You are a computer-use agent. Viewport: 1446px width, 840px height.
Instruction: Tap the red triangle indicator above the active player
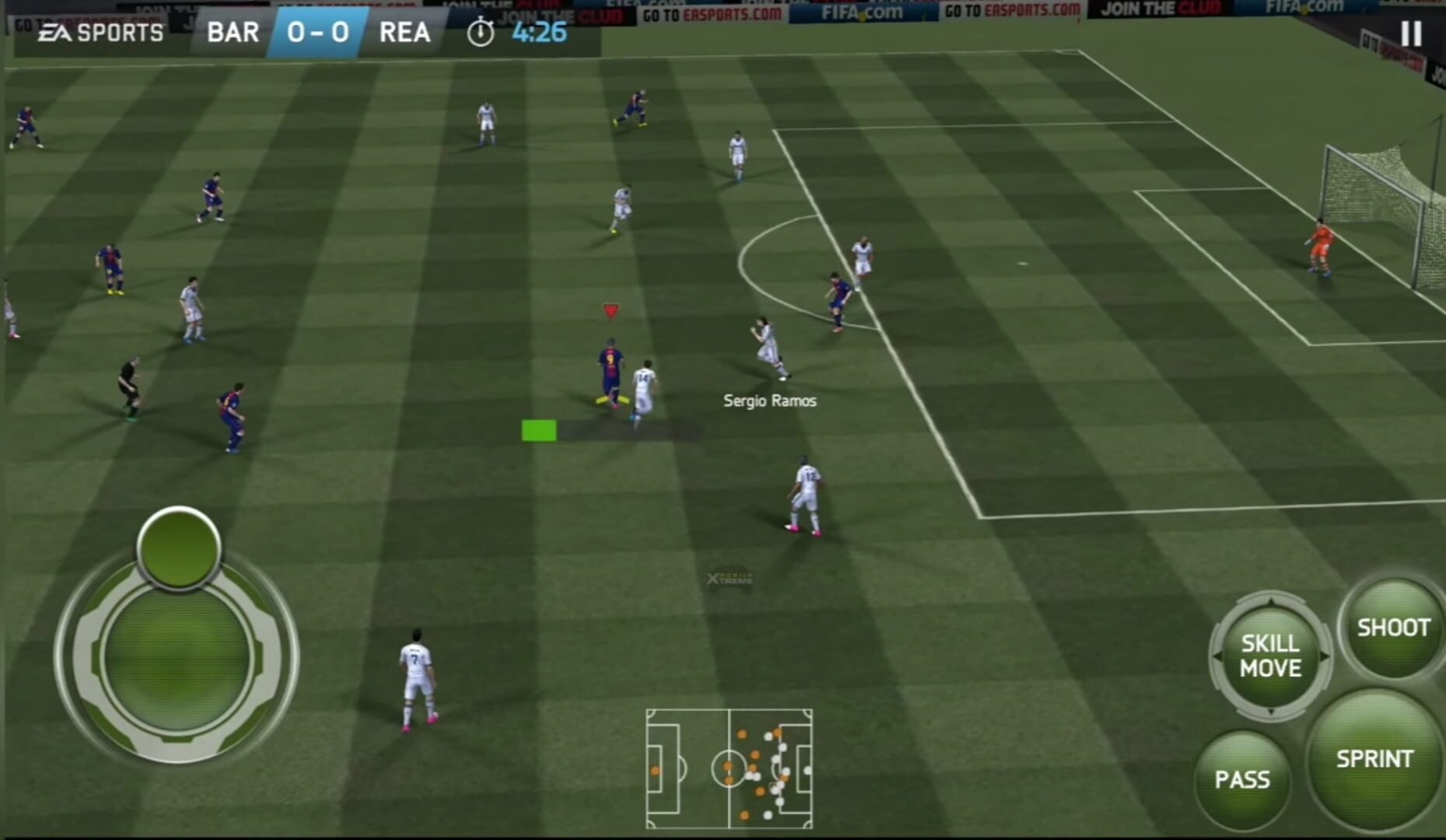(611, 309)
